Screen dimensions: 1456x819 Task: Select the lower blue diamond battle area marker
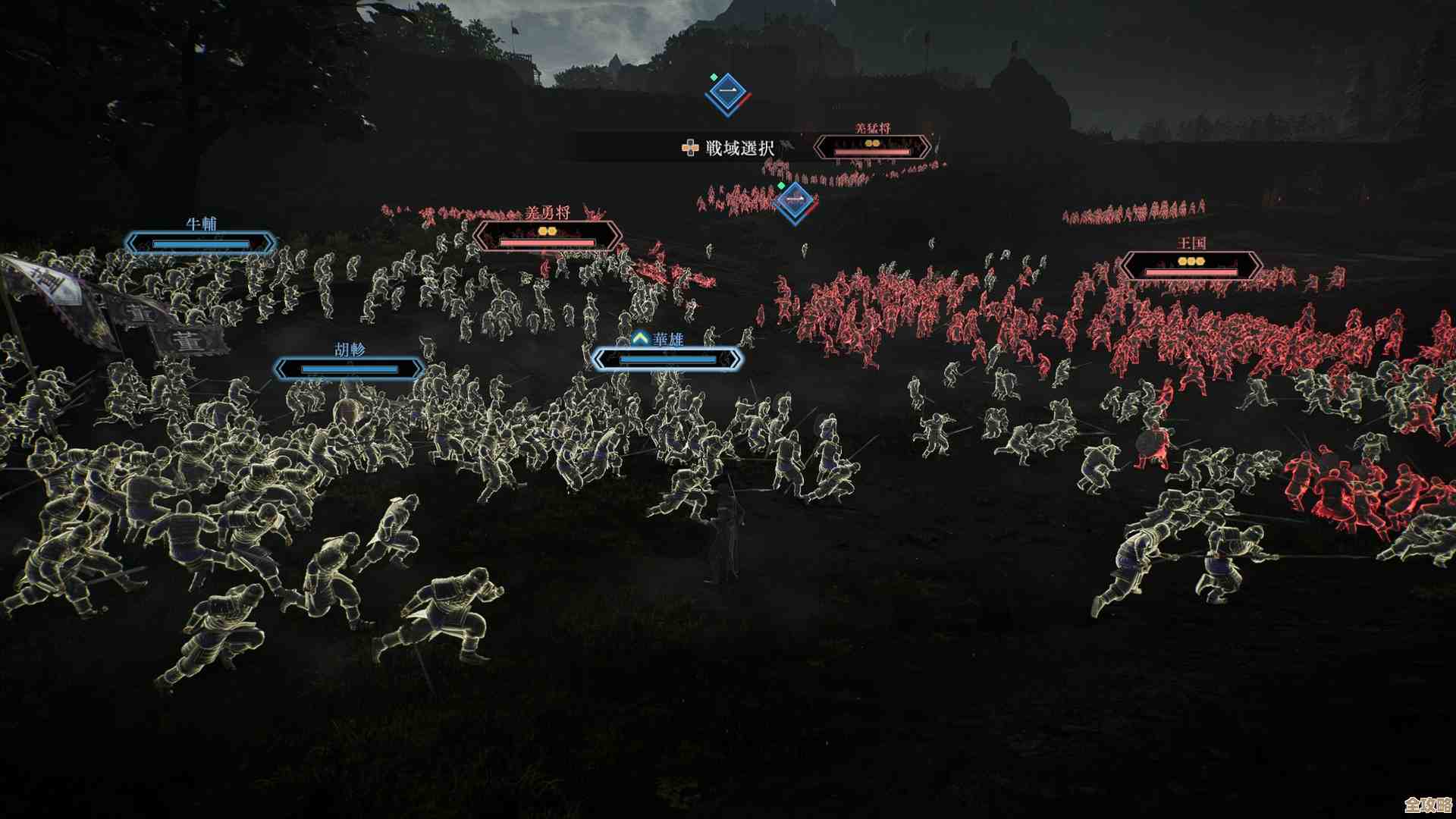tap(793, 199)
